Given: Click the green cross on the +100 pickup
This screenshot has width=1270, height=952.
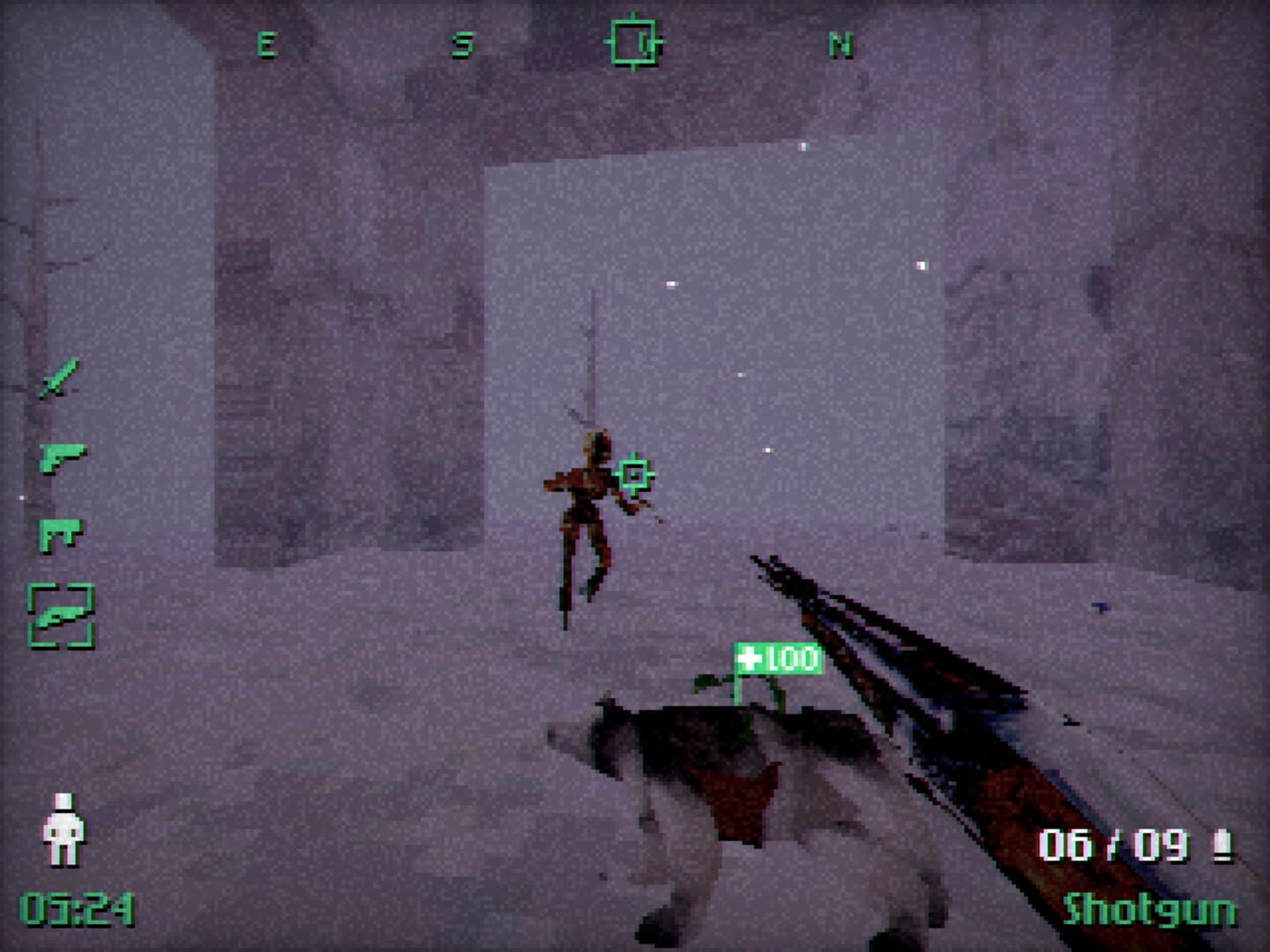Looking at the screenshot, I should click(749, 658).
